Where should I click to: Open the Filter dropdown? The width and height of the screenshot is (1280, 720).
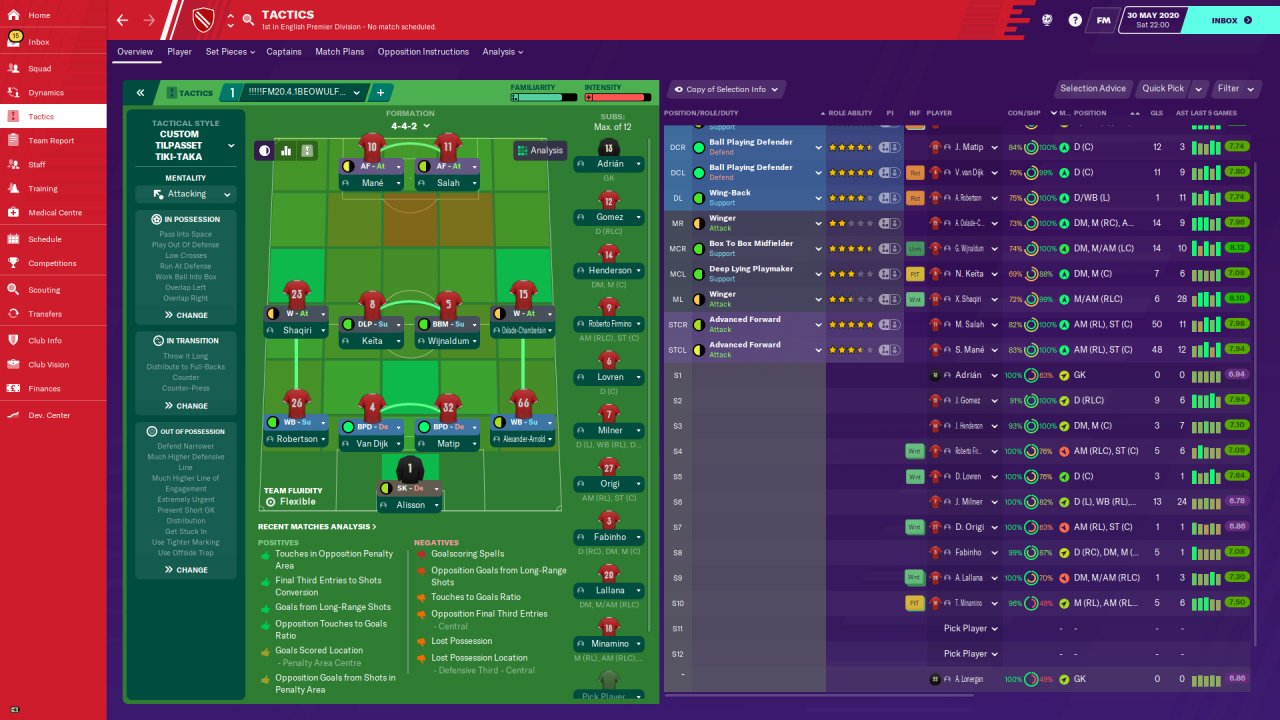[1234, 89]
